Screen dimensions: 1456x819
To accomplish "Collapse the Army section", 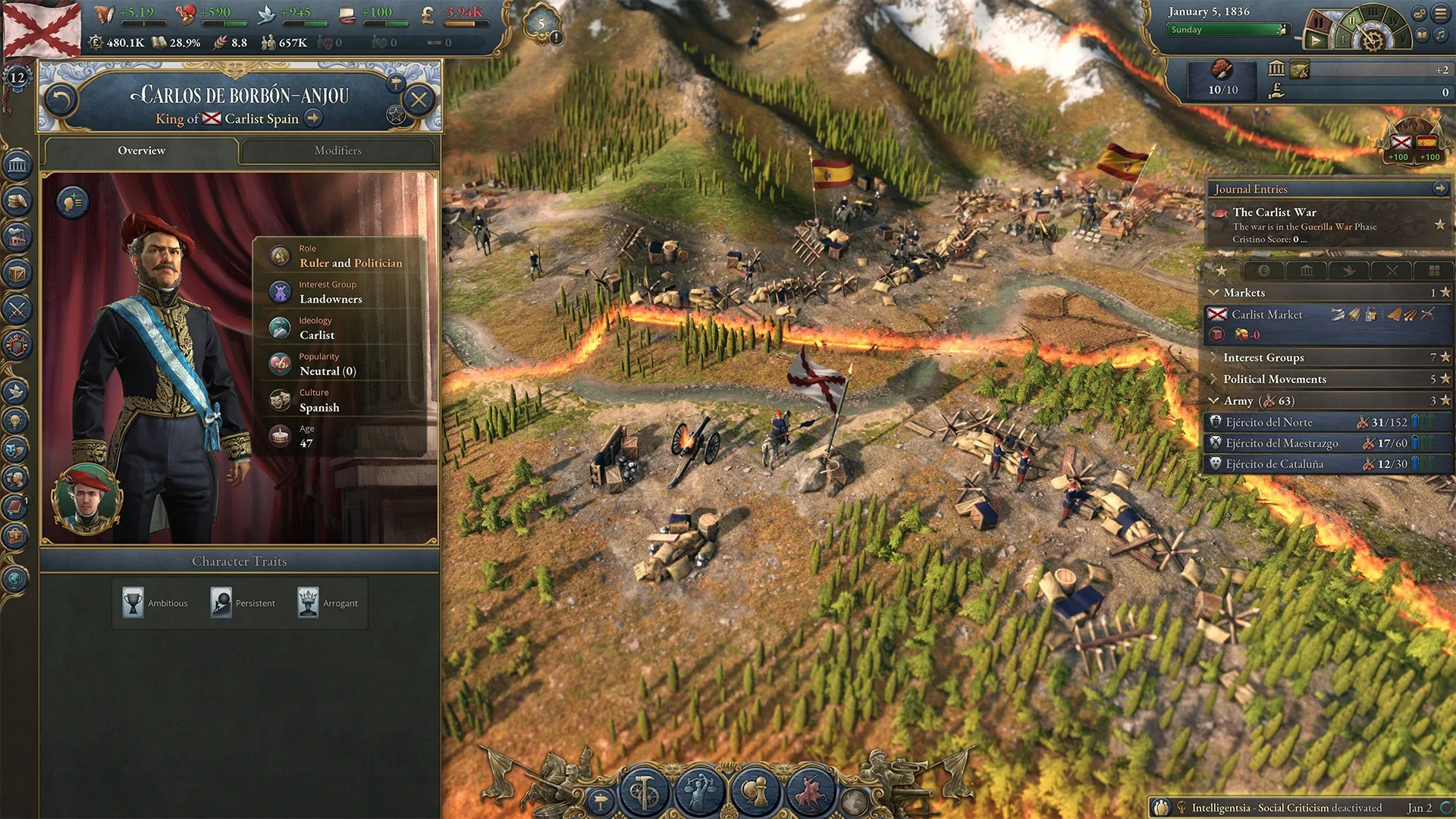I will [1214, 400].
